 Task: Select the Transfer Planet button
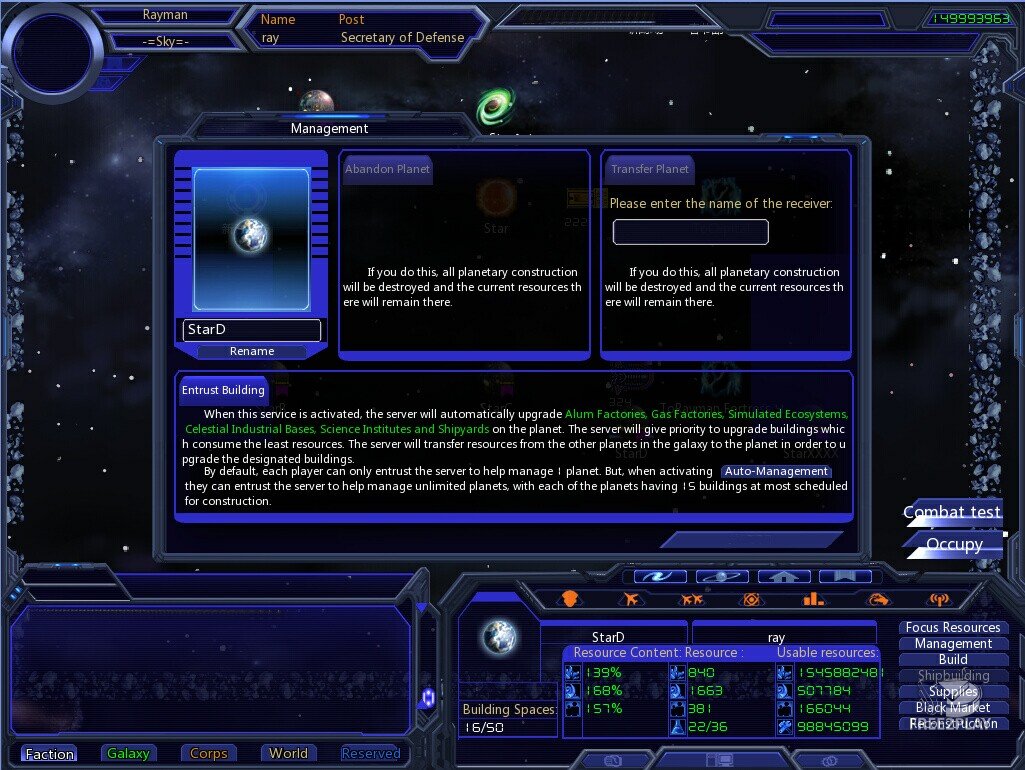650,169
